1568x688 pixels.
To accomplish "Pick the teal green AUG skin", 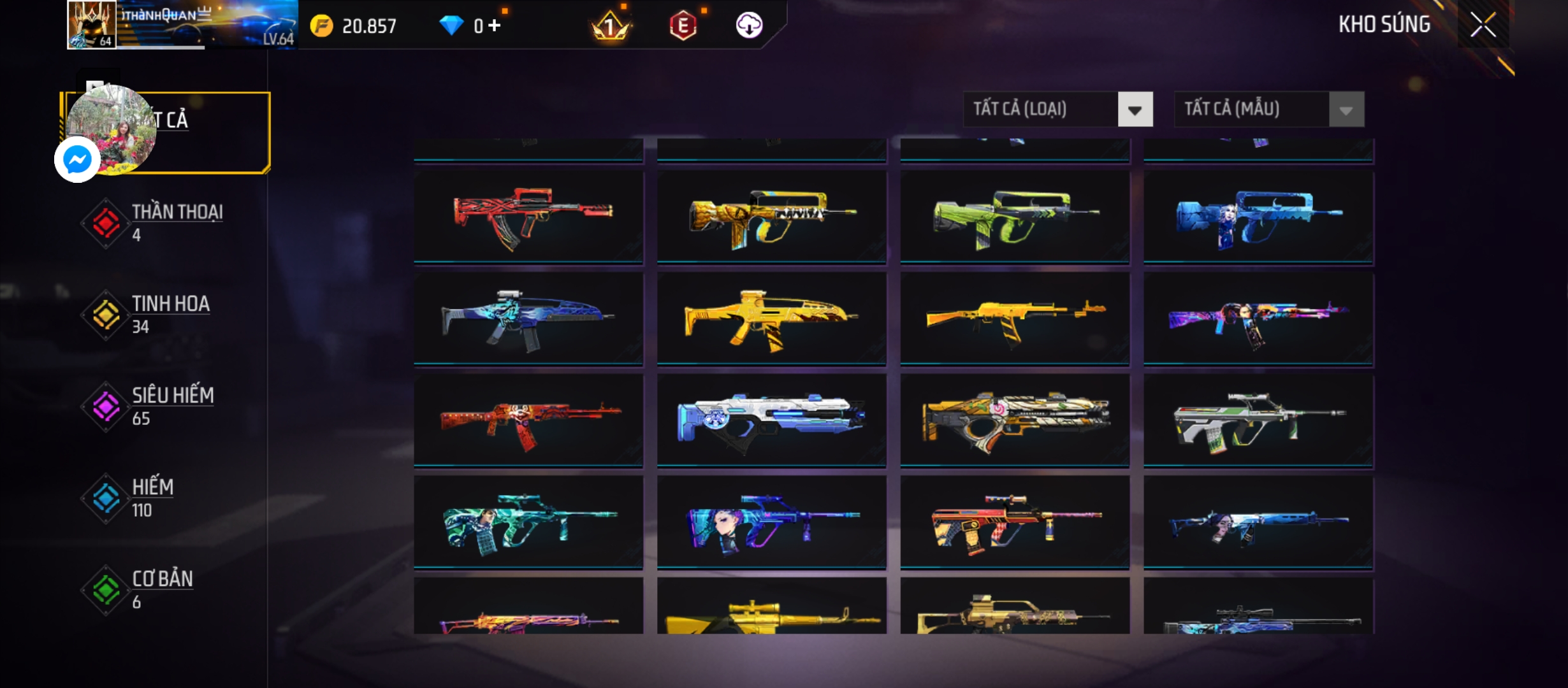I will [x=528, y=522].
